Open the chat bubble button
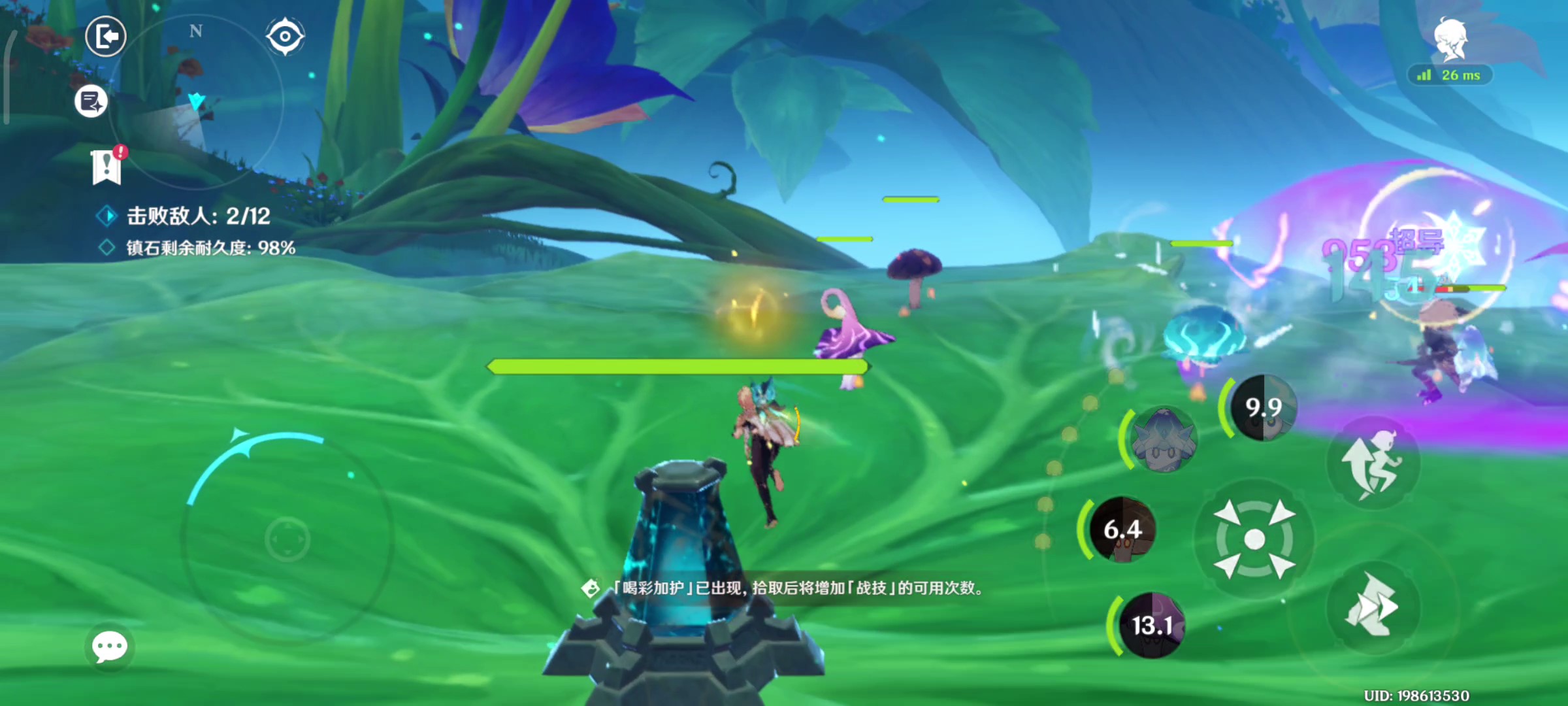Screen dimensions: 1568x706 (x=110, y=647)
